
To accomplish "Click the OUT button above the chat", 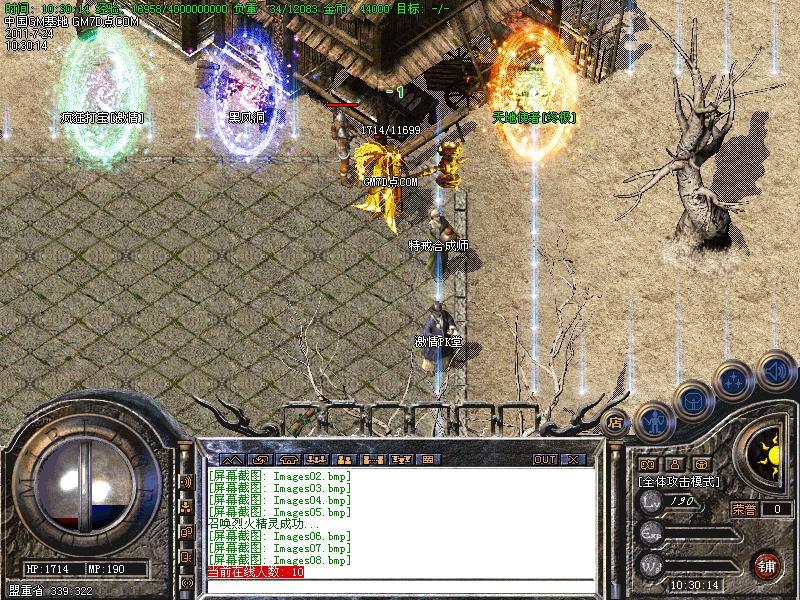I will click(544, 459).
